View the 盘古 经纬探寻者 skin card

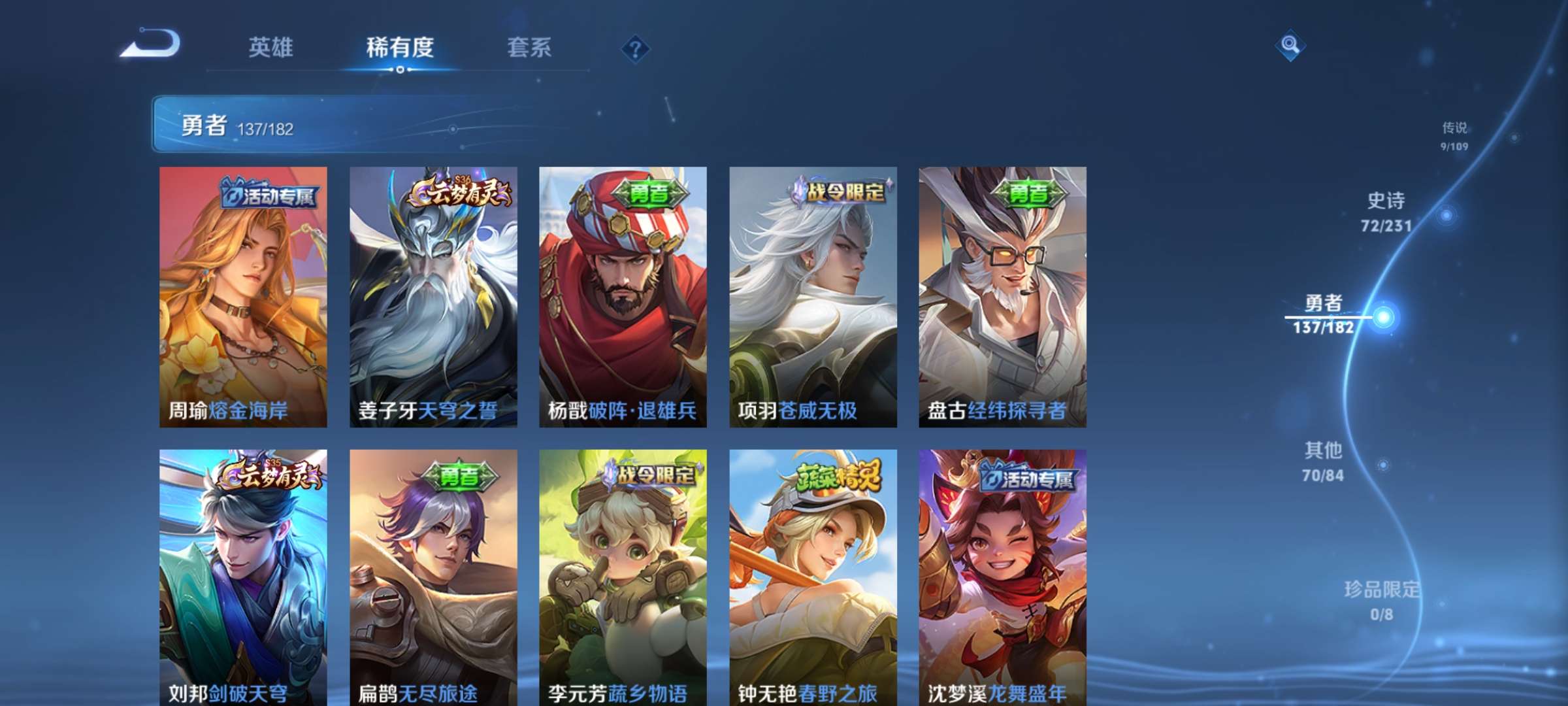[x=1002, y=297]
